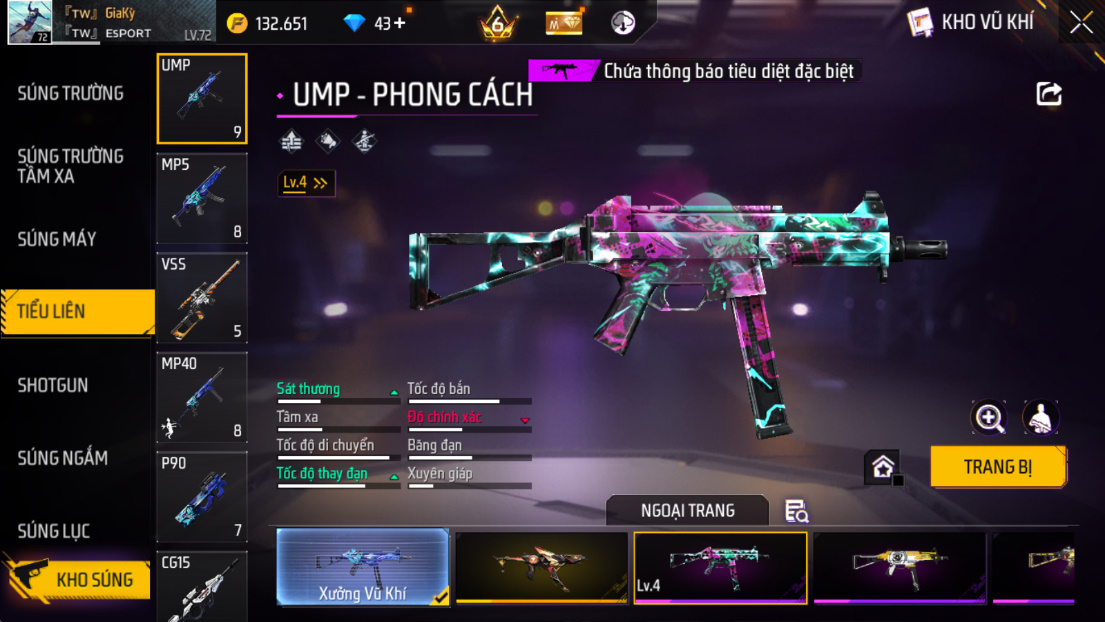Viewport: 1105px width, 622px height.
Task: Share the UMP skin via share icon
Action: click(1049, 94)
